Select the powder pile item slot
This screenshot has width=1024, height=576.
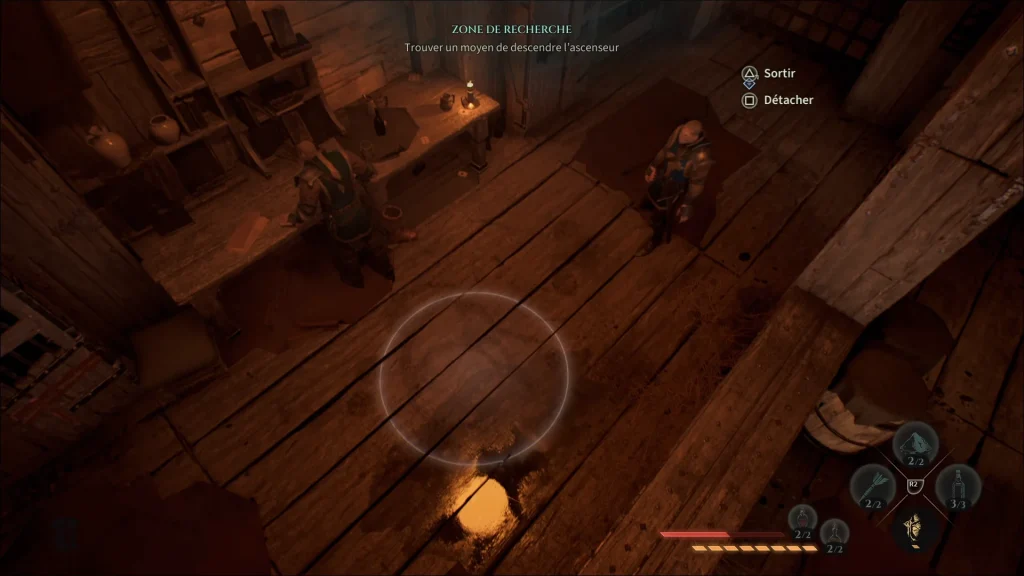(915, 446)
